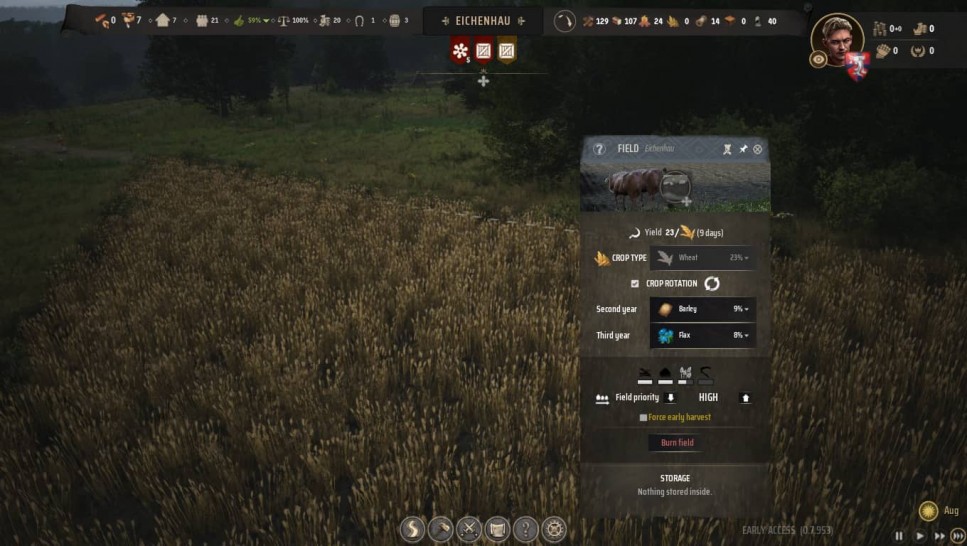This screenshot has height=546, width=967.
Task: Open the Wheat crop type dropdown
Action: coord(702,258)
